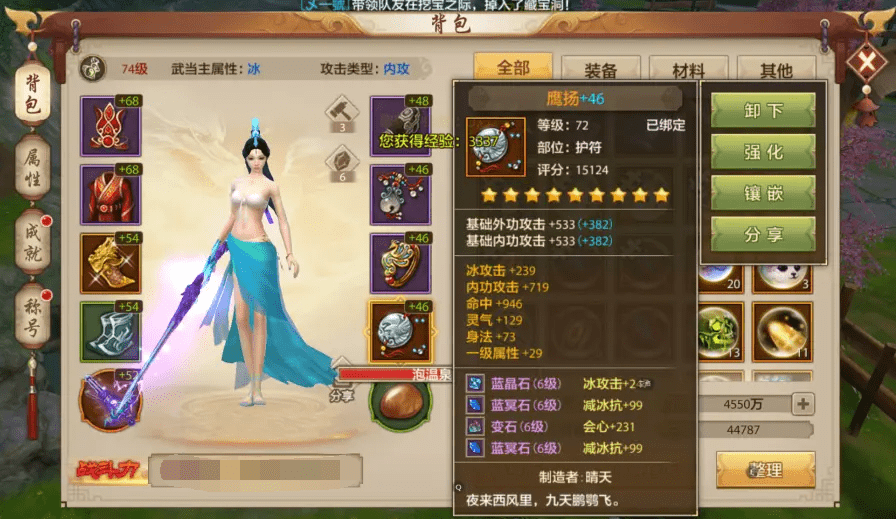Add currency with the plus button
896x519 pixels.
coord(801,404)
